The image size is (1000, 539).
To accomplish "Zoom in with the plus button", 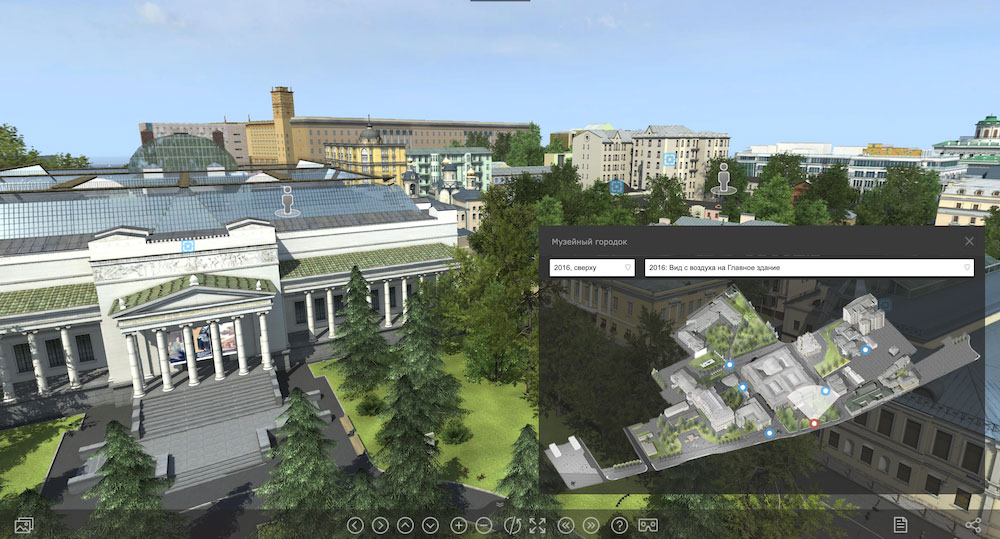I will pos(459,525).
